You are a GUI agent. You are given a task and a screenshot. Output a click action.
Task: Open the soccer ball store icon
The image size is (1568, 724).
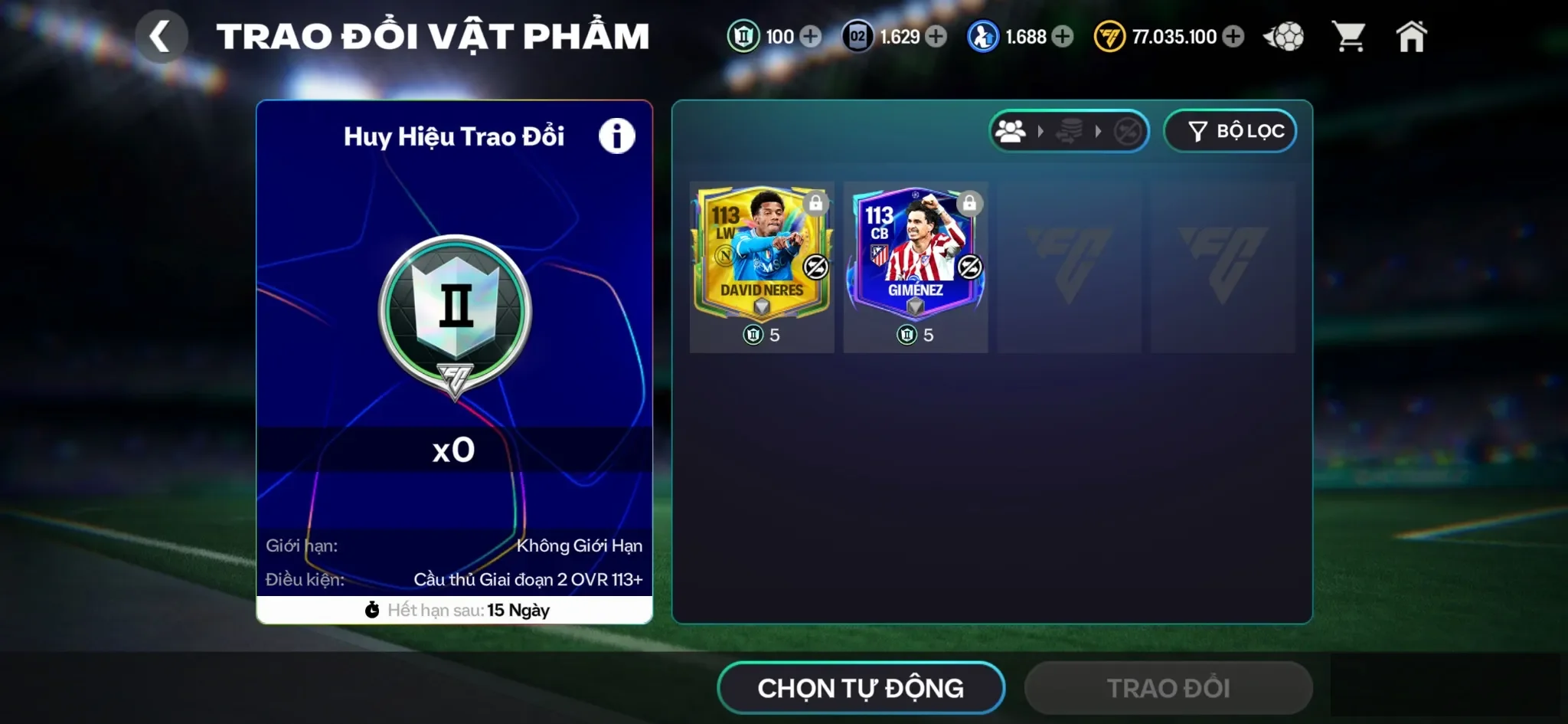point(1284,35)
